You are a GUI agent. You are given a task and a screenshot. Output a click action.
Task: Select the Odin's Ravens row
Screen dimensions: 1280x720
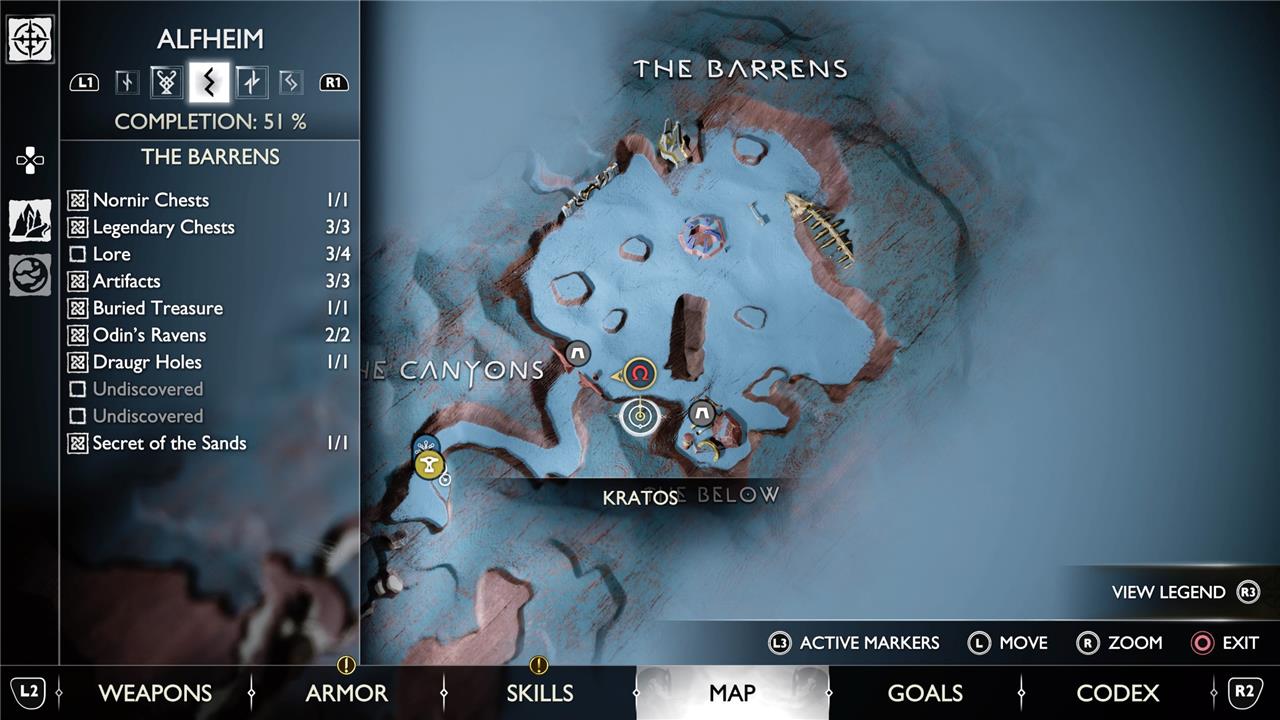click(x=149, y=335)
